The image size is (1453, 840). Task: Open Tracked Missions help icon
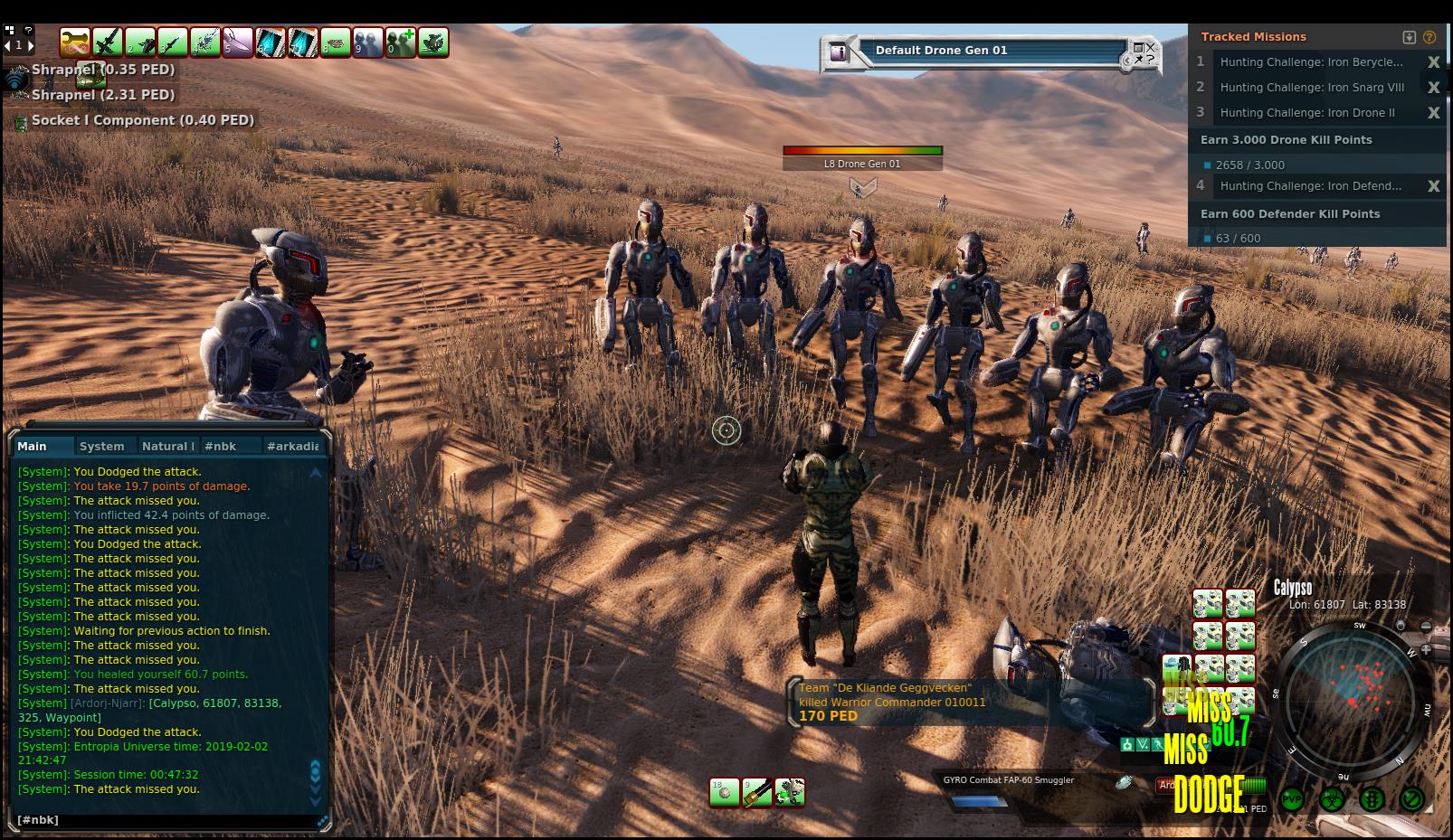pos(1429,37)
